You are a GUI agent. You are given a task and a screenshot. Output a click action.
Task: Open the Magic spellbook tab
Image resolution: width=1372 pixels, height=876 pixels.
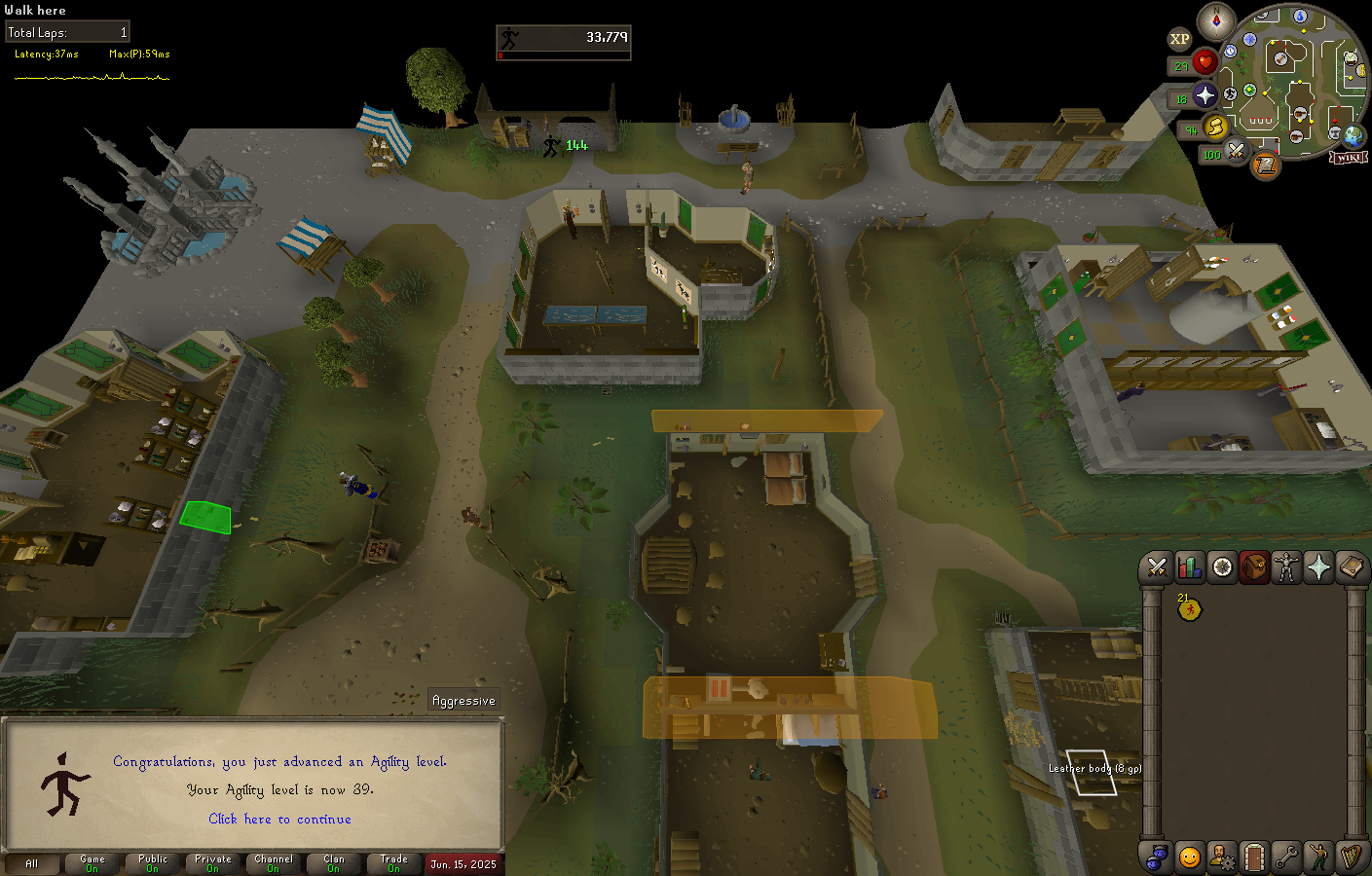[x=1351, y=566]
